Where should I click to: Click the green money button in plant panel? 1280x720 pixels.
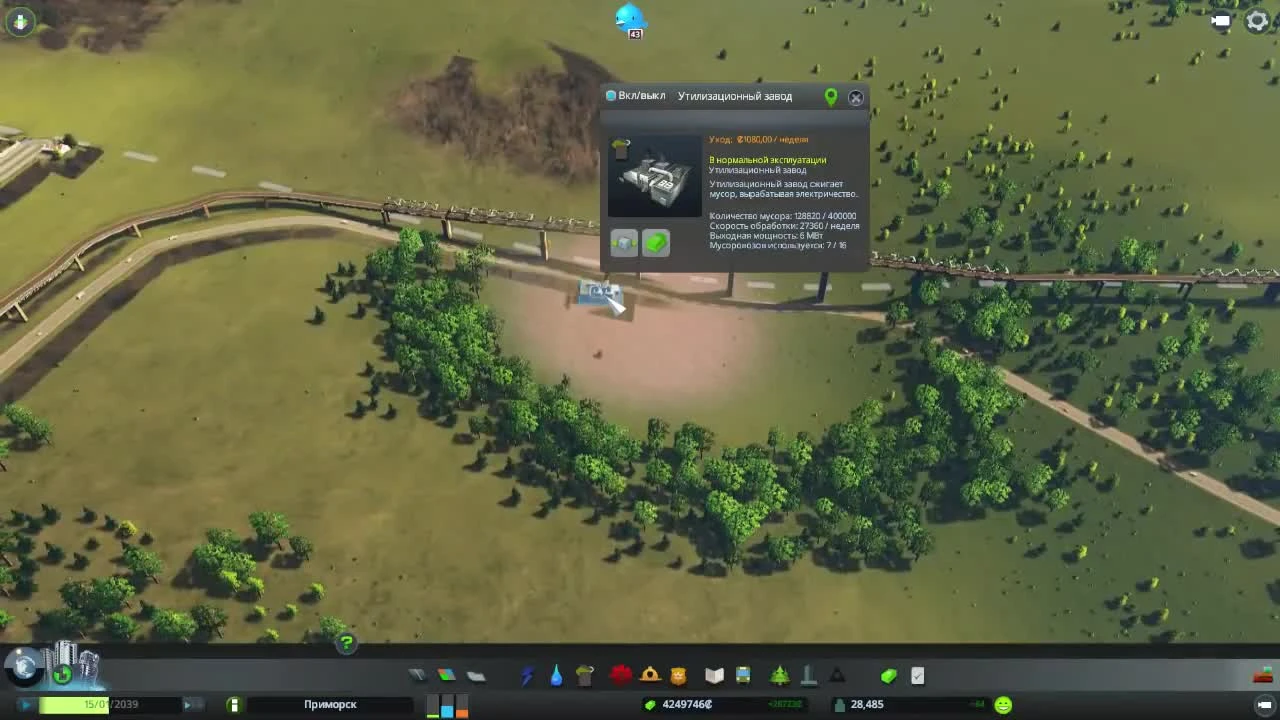pyautogui.click(x=656, y=242)
